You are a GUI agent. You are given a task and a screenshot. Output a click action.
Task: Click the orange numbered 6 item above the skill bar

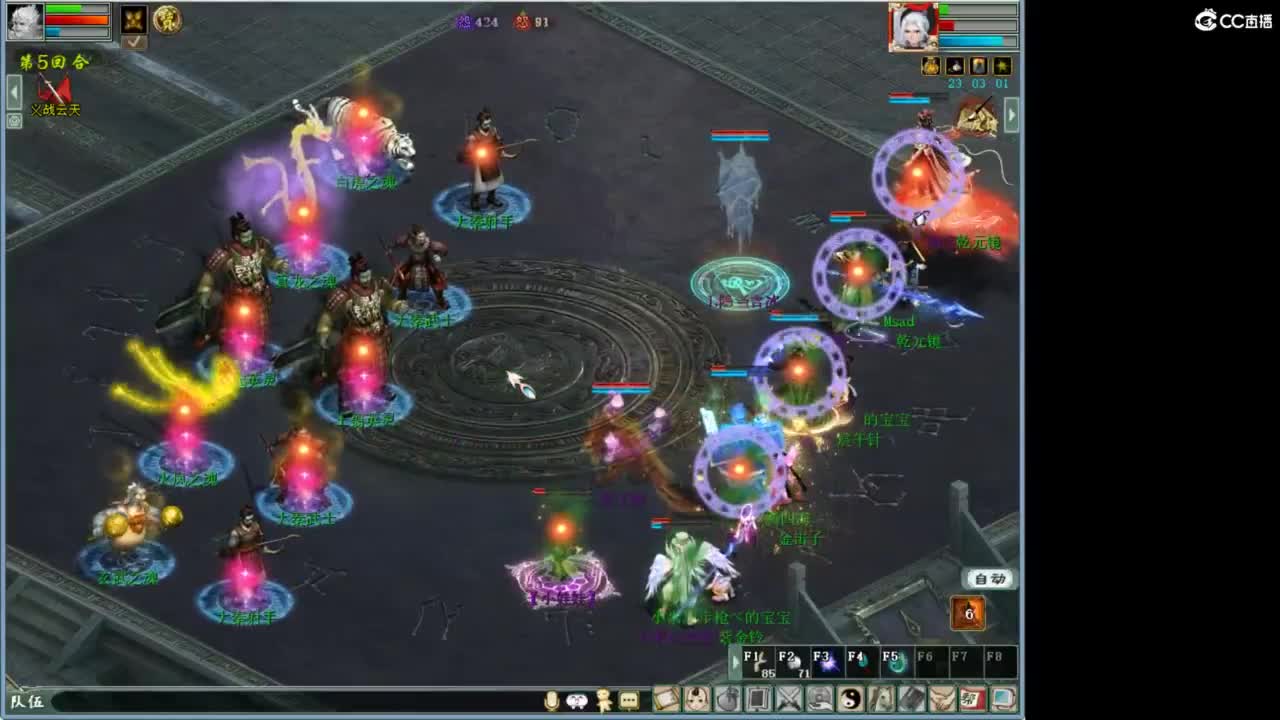tap(967, 612)
